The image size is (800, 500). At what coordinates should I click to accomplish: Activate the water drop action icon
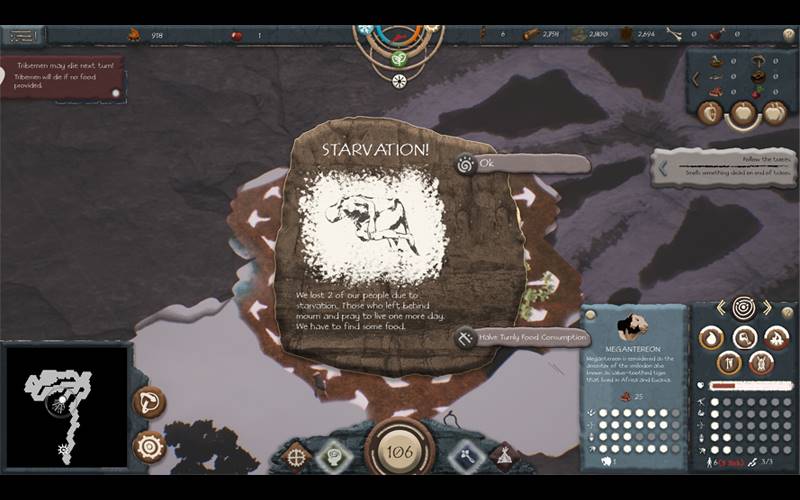point(710,339)
